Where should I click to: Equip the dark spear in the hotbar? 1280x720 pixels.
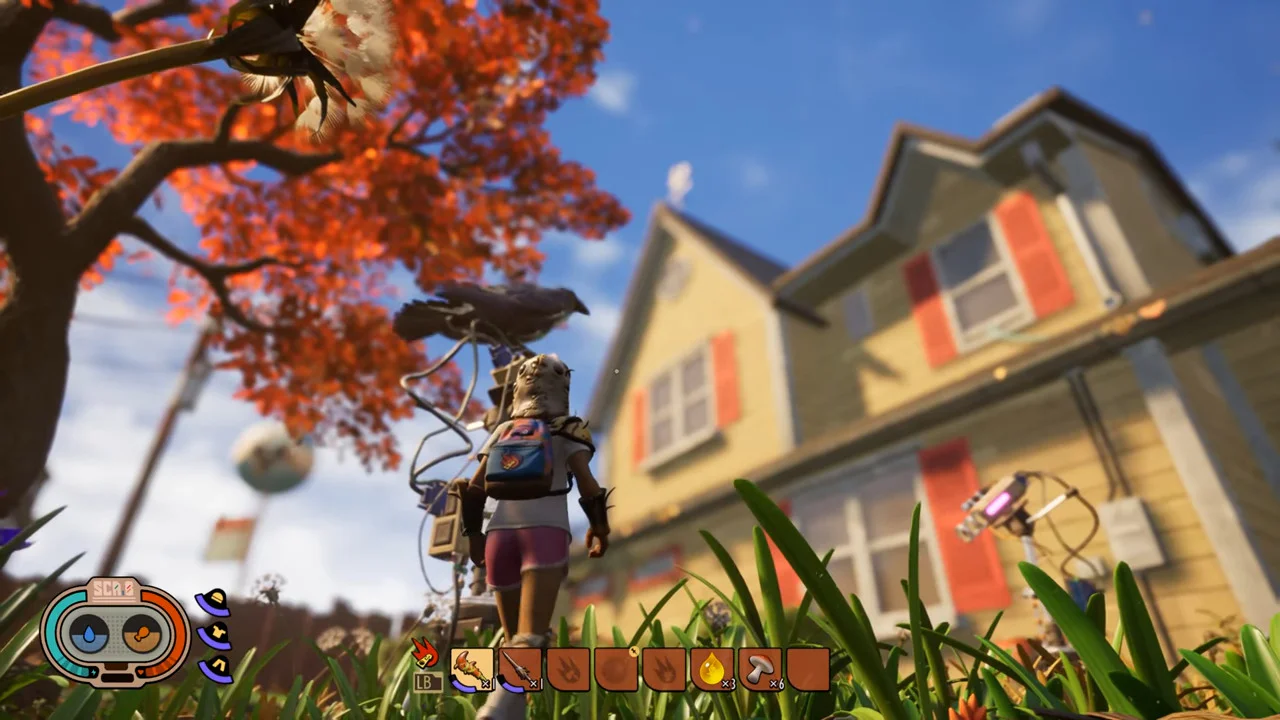point(520,669)
